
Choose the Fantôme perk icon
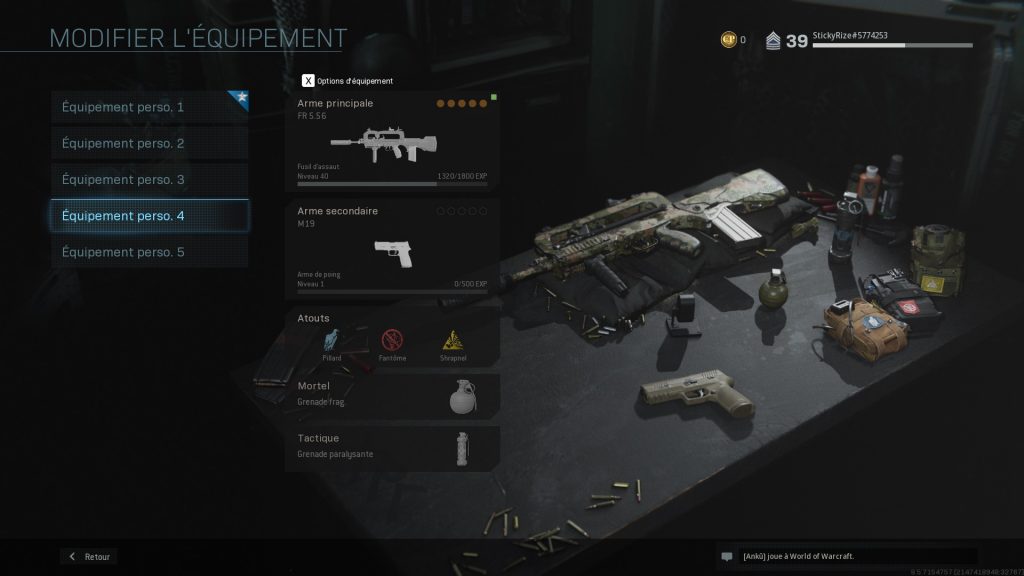click(392, 342)
